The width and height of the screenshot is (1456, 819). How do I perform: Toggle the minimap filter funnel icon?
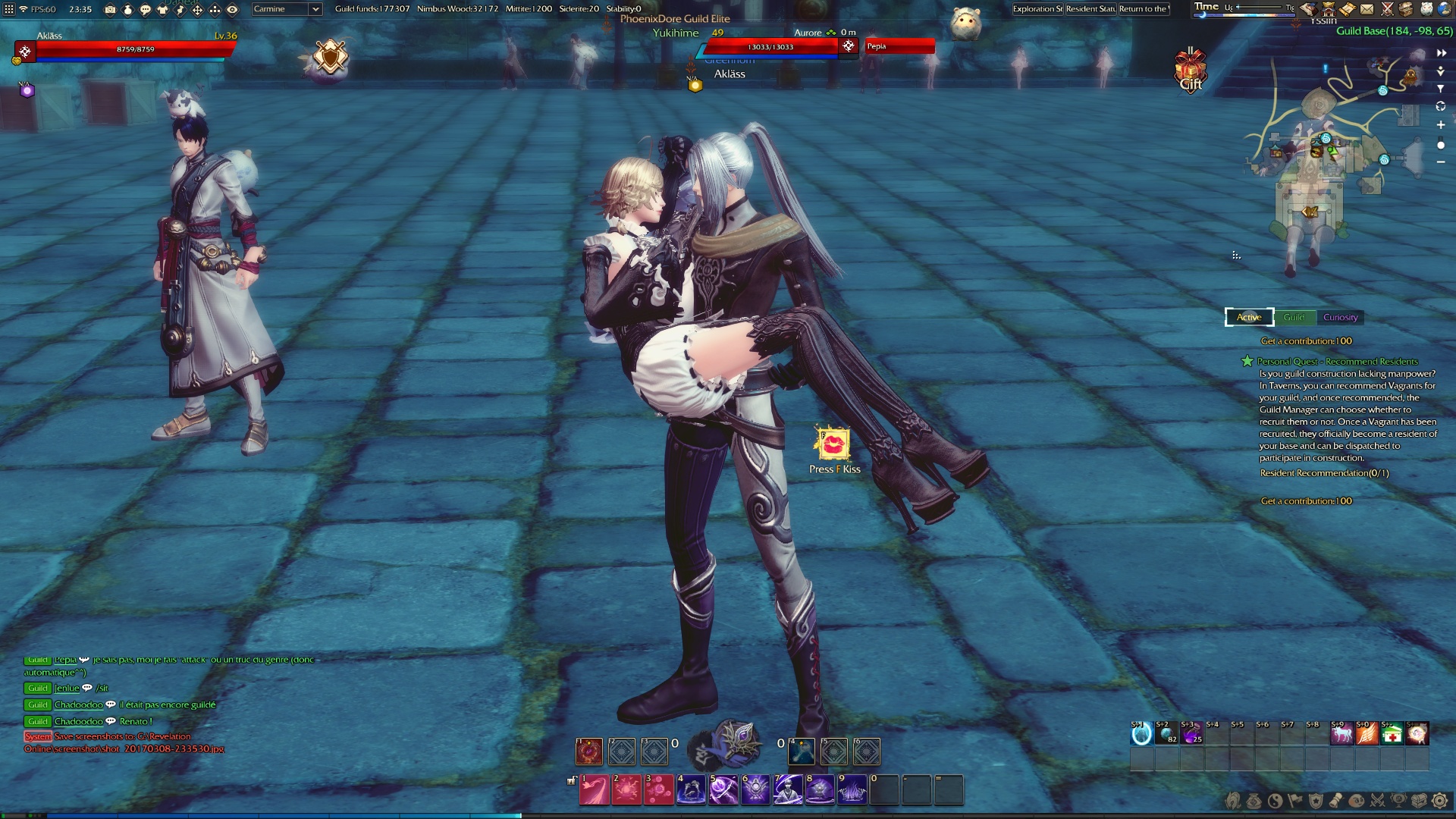point(1441,89)
